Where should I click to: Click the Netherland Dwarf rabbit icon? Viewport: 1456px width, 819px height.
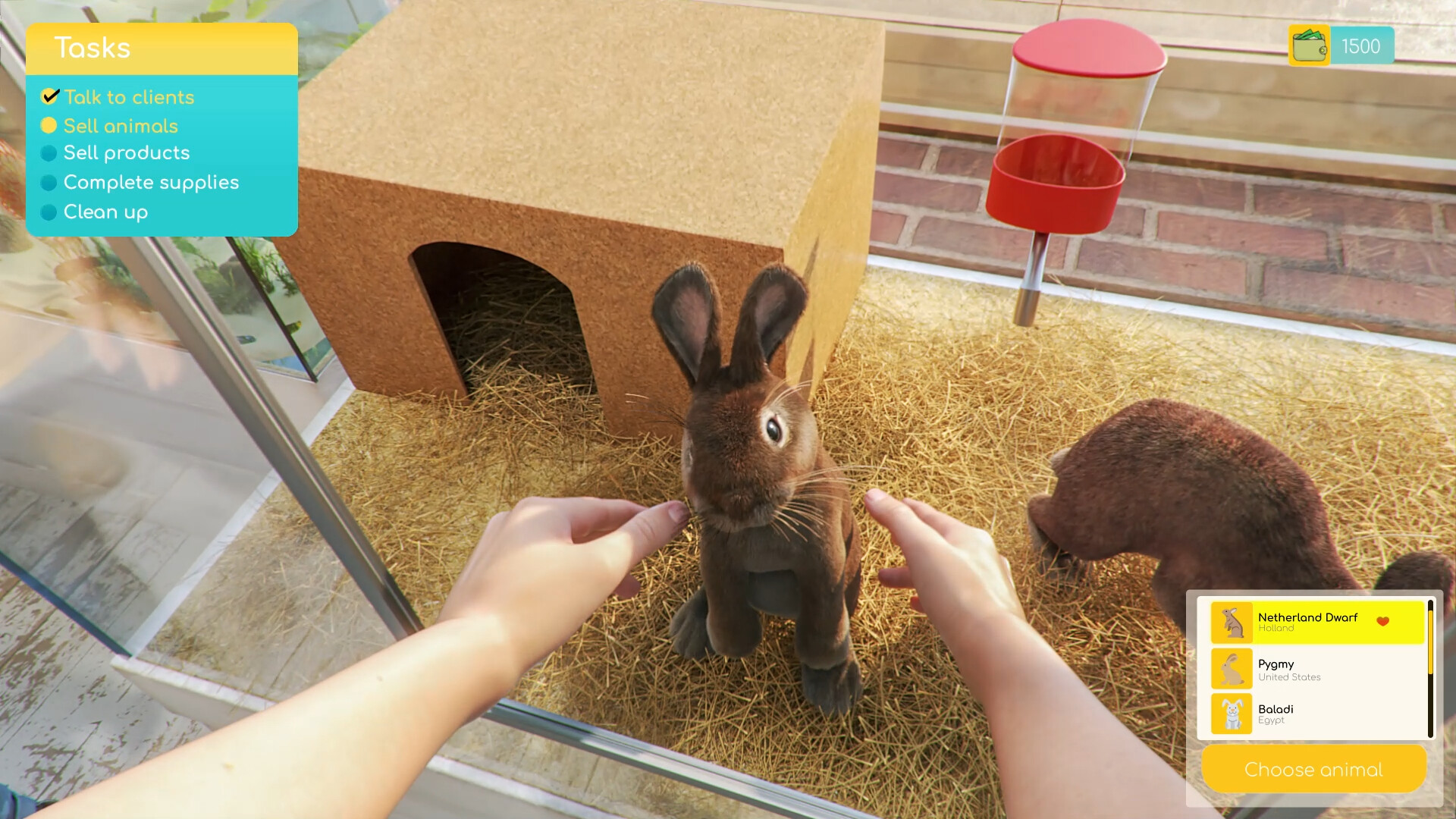tap(1233, 623)
